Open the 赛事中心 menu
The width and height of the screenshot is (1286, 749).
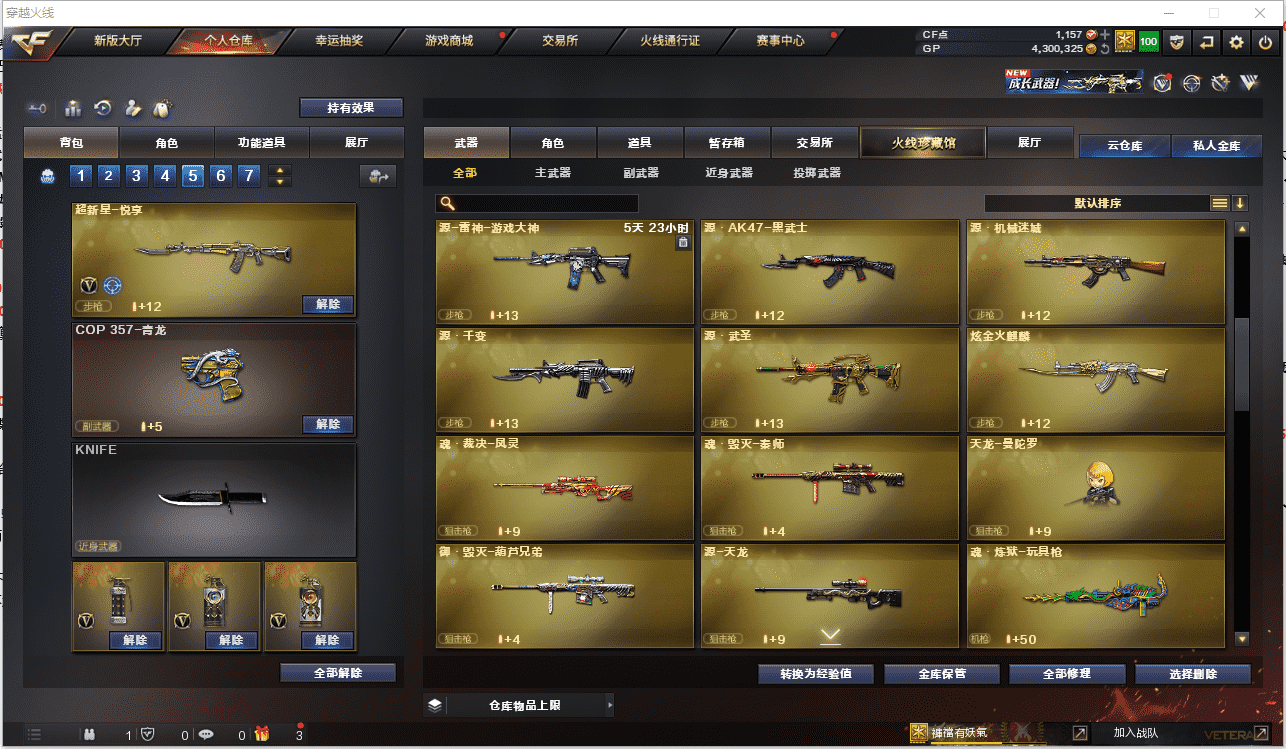[x=780, y=41]
